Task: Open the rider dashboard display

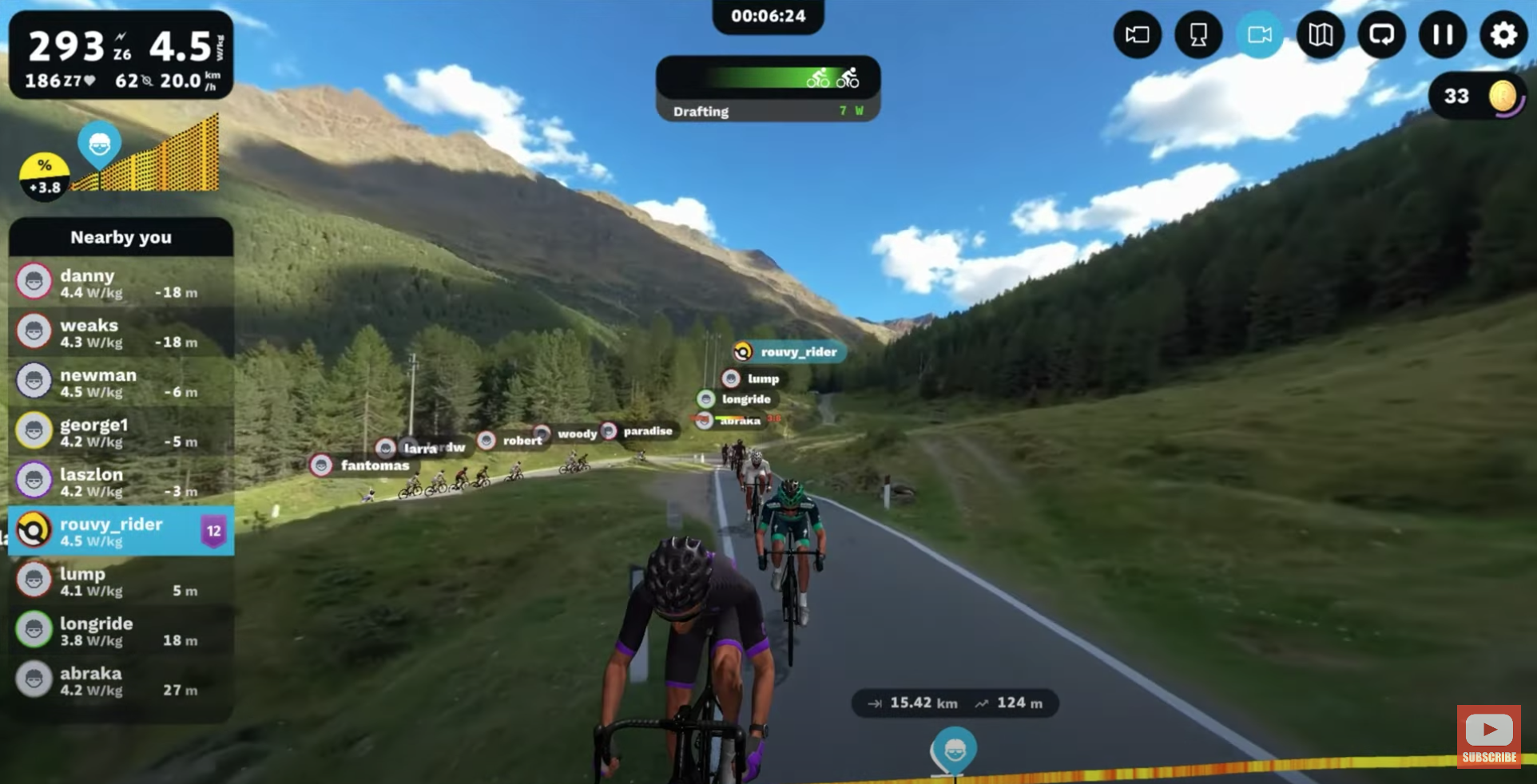Action: pyautogui.click(x=1198, y=34)
